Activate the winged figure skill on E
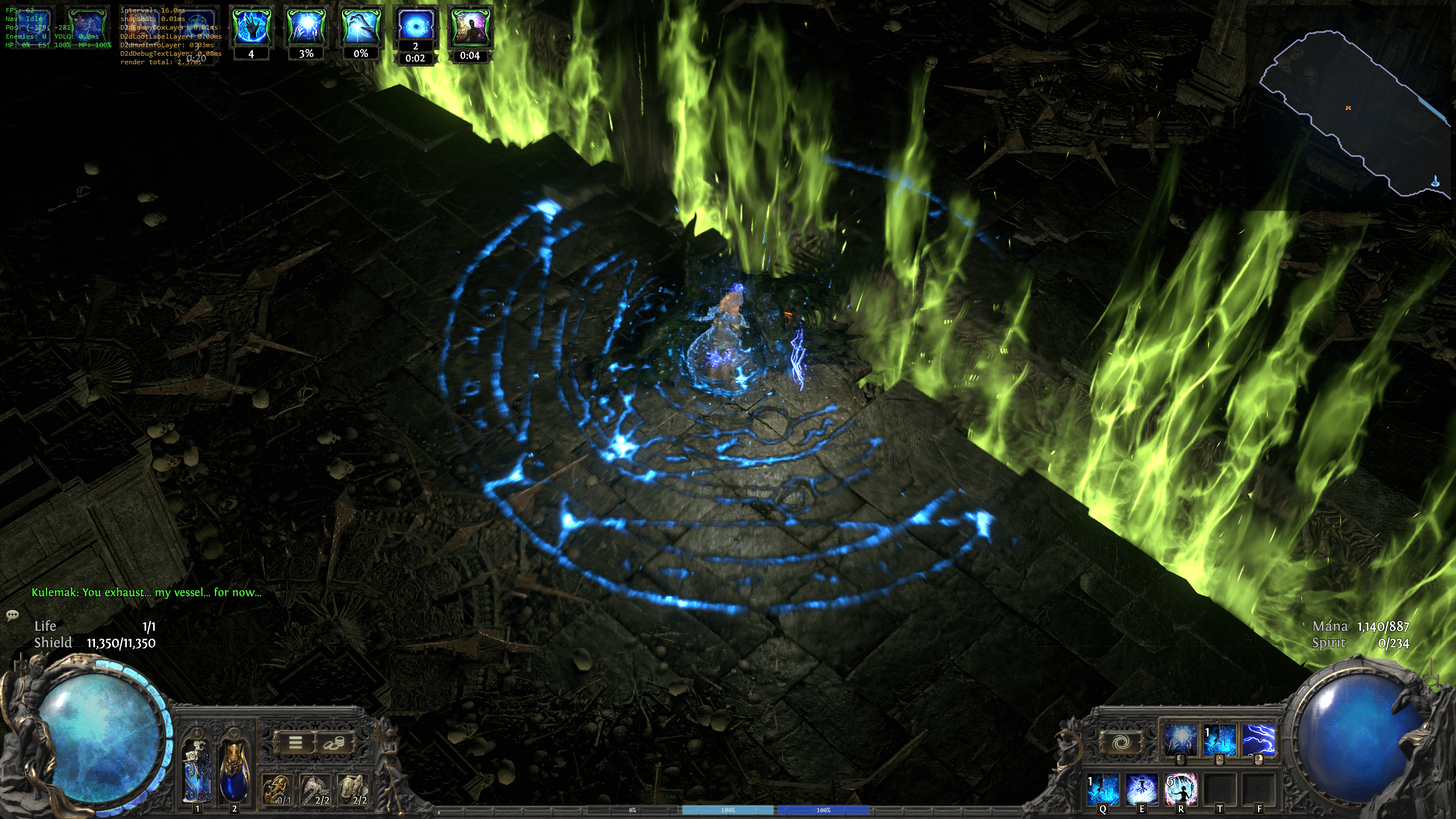The height and width of the screenshot is (819, 1456). click(x=1142, y=789)
